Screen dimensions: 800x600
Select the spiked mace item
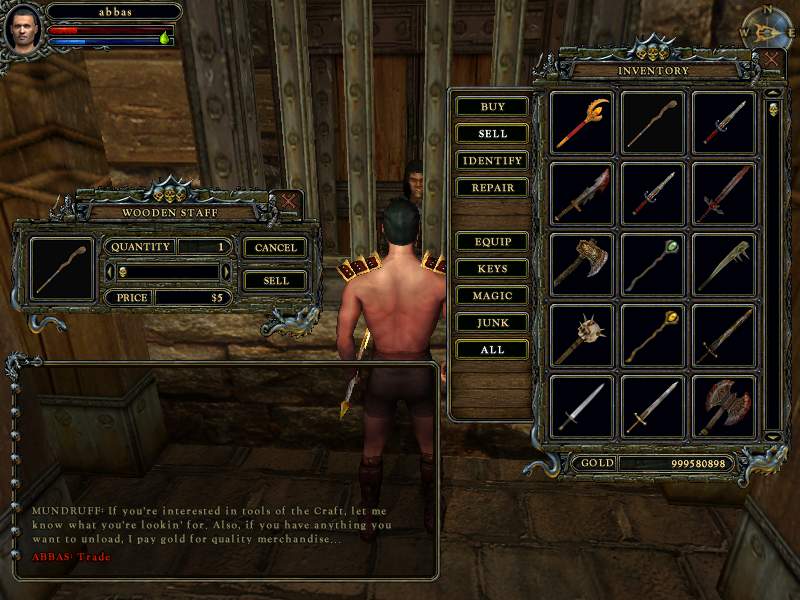click(x=582, y=336)
